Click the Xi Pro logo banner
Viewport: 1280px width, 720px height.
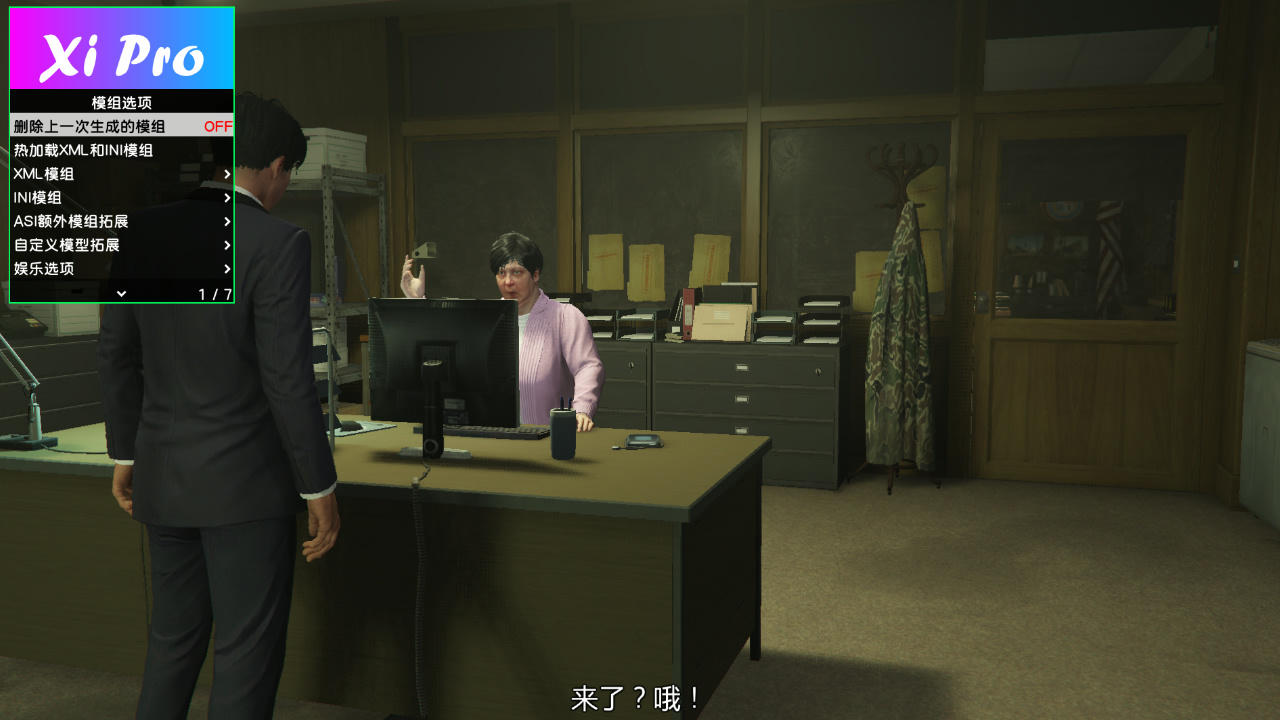120,48
